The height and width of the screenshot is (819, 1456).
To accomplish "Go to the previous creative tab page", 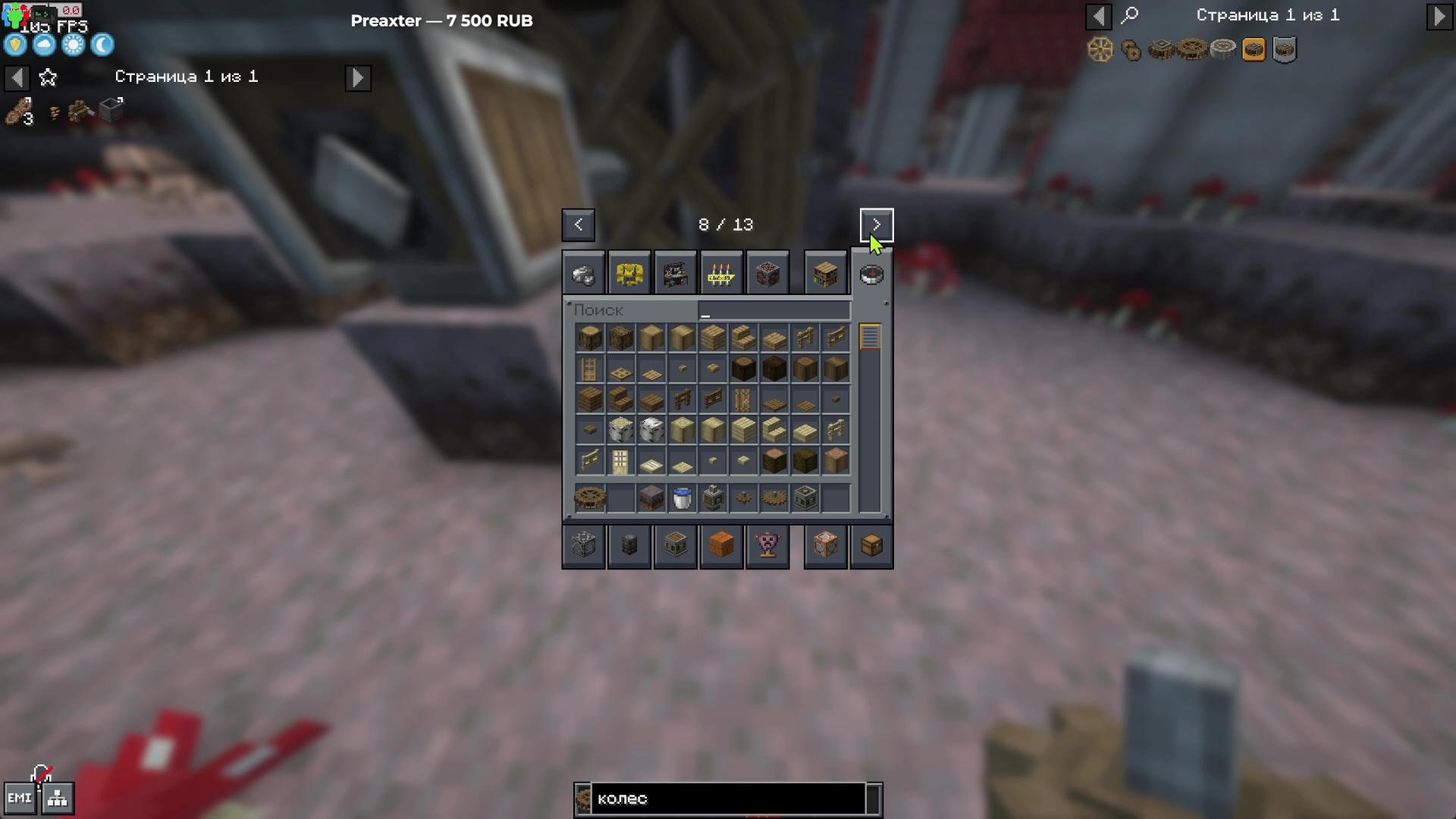I will point(578,224).
